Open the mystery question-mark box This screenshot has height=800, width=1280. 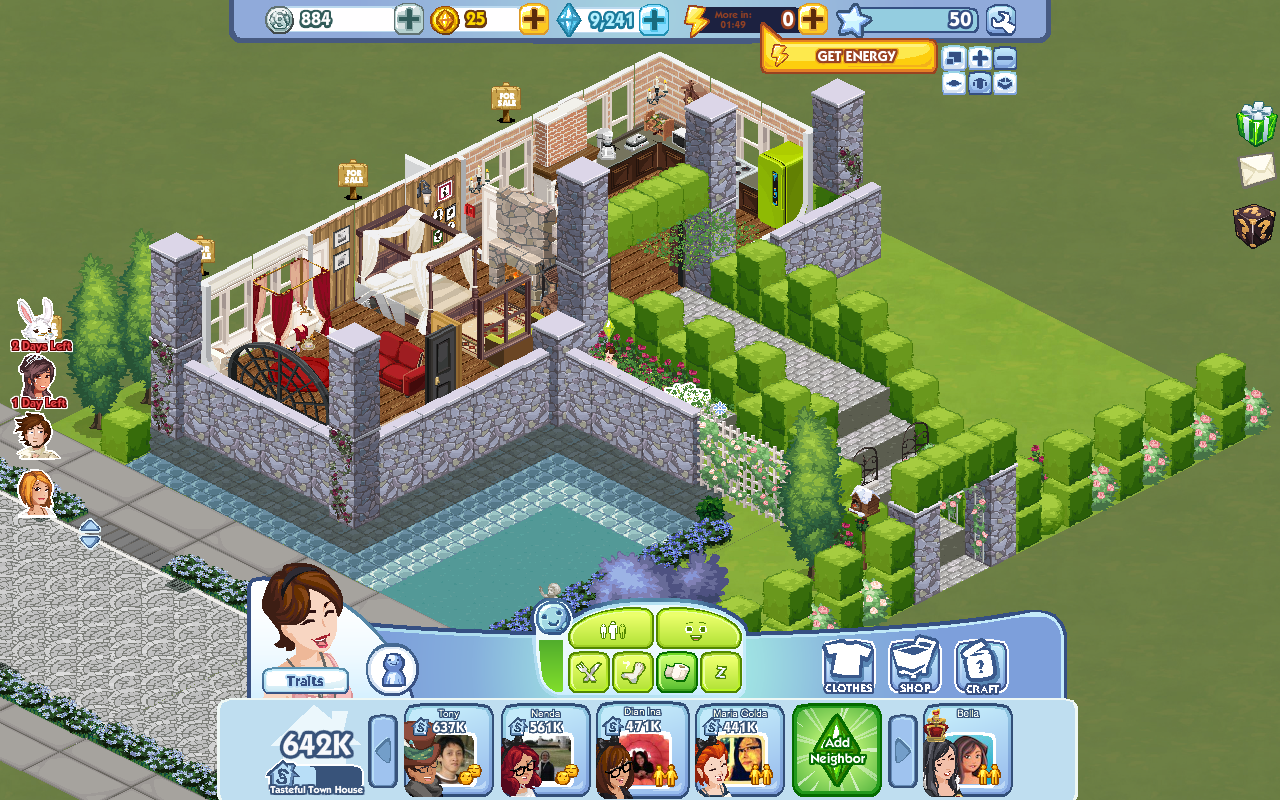coord(1255,226)
